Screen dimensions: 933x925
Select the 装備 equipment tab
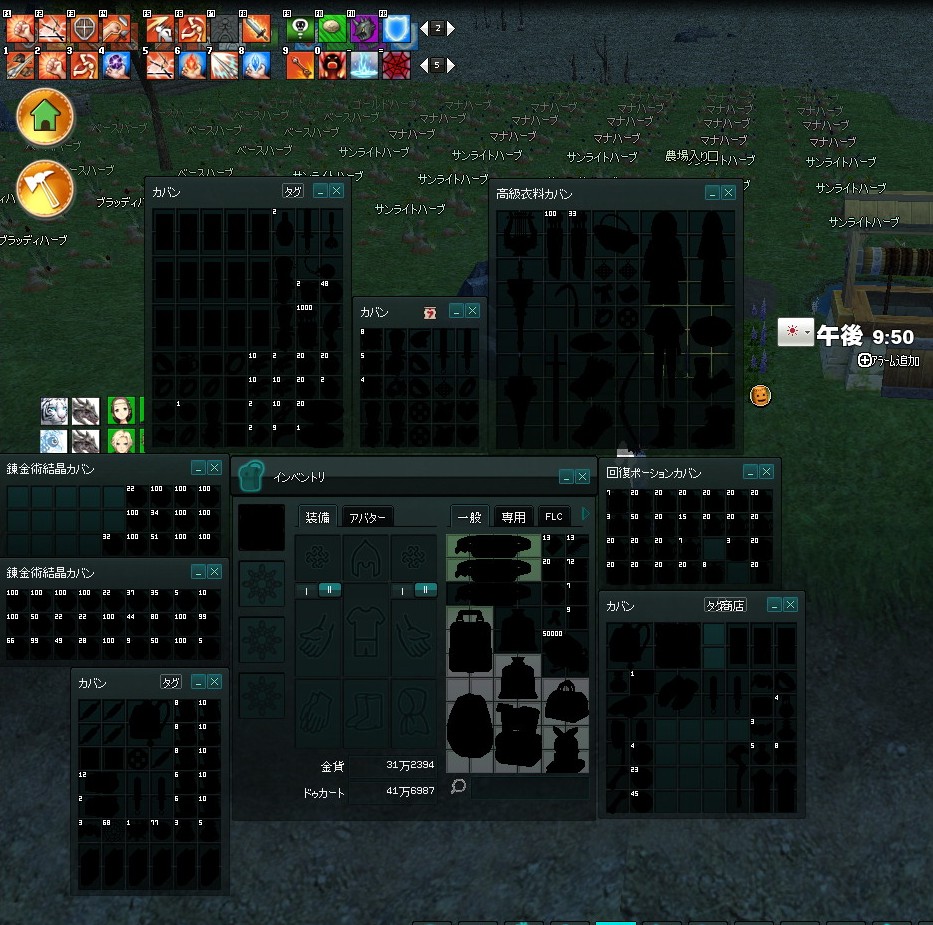click(318, 517)
